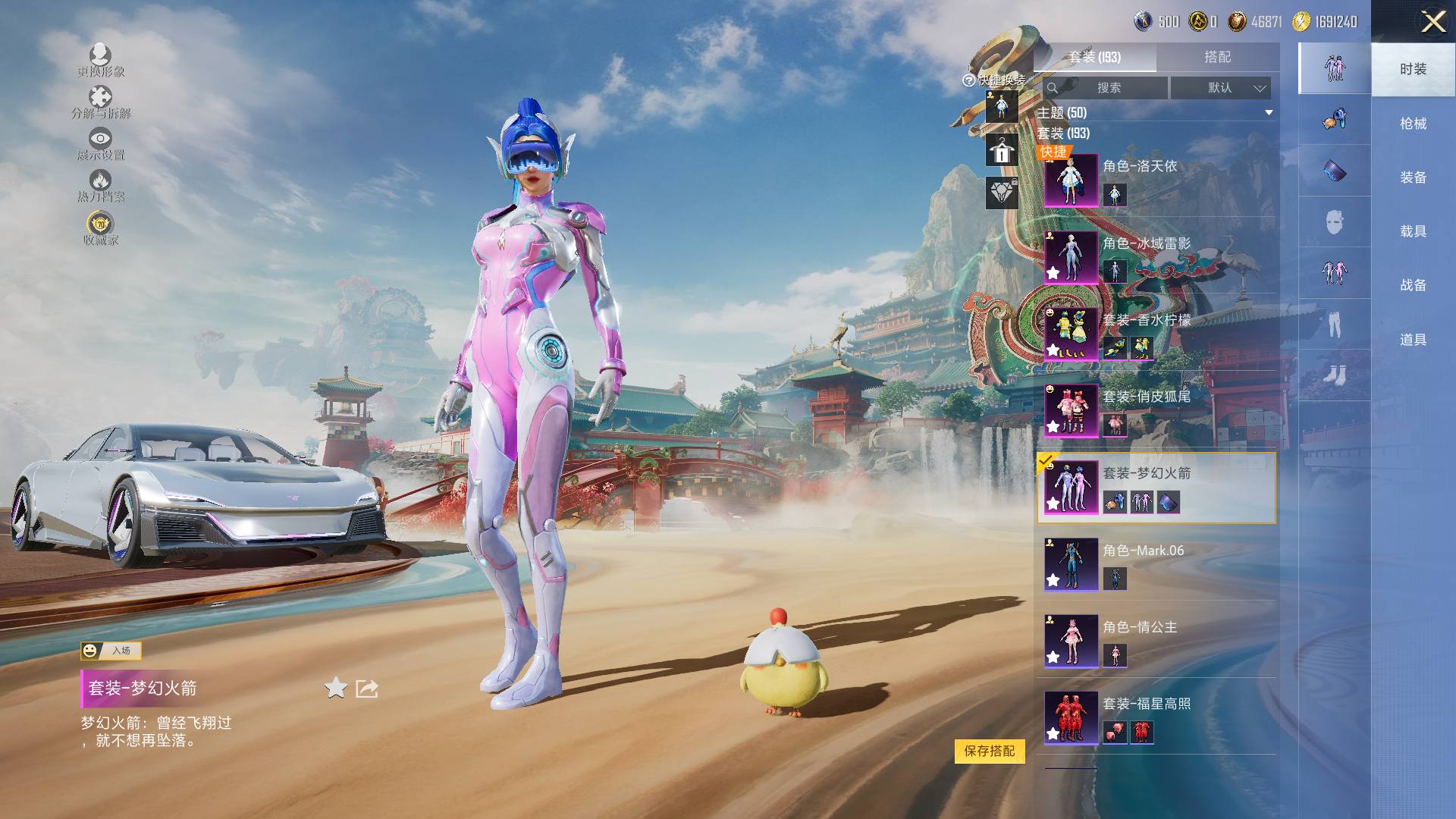1456x819 pixels.
Task: Switch to the 搭配 tab
Action: coord(1217,57)
